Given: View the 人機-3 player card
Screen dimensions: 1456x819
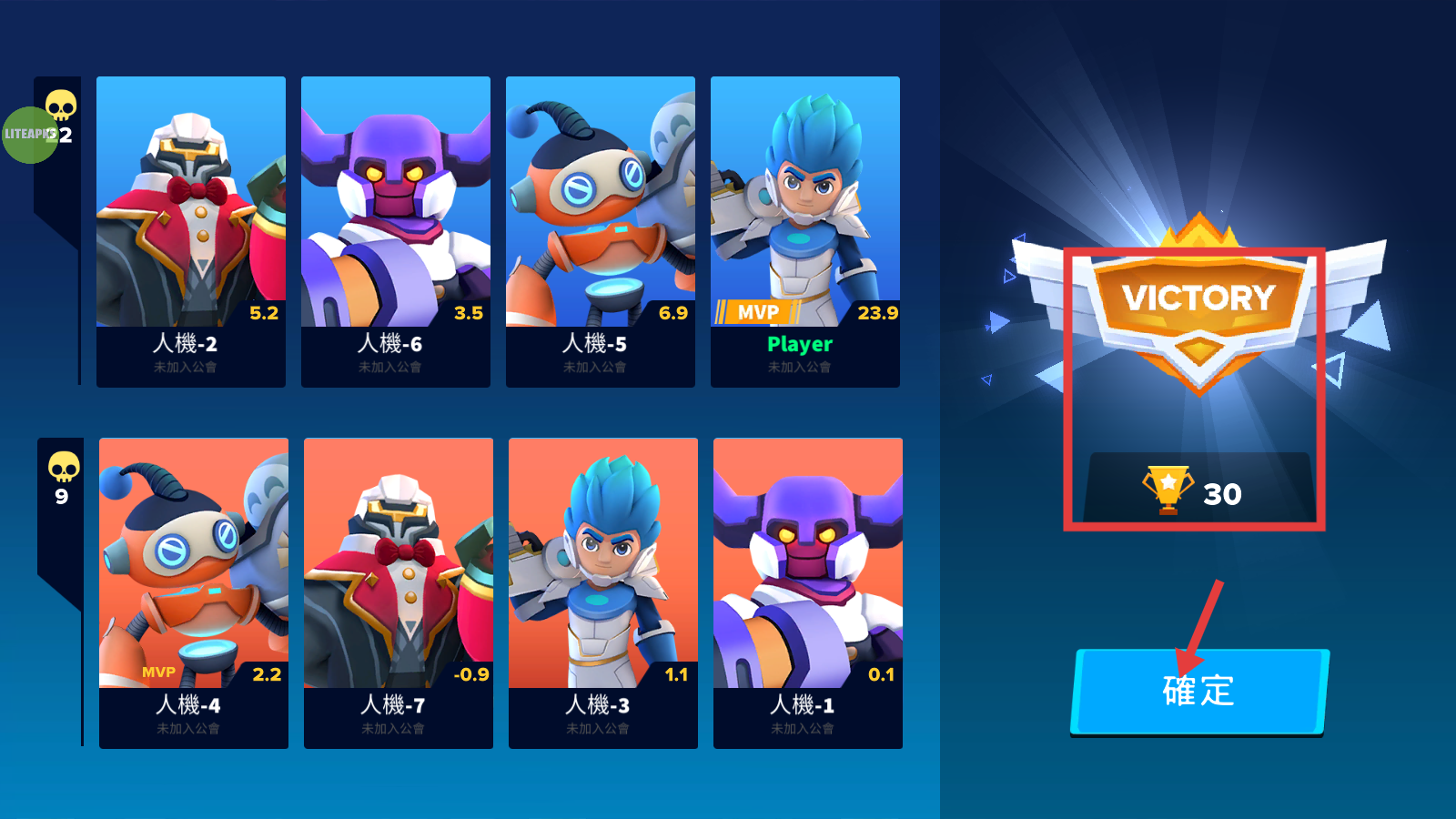Looking at the screenshot, I should [x=603, y=593].
